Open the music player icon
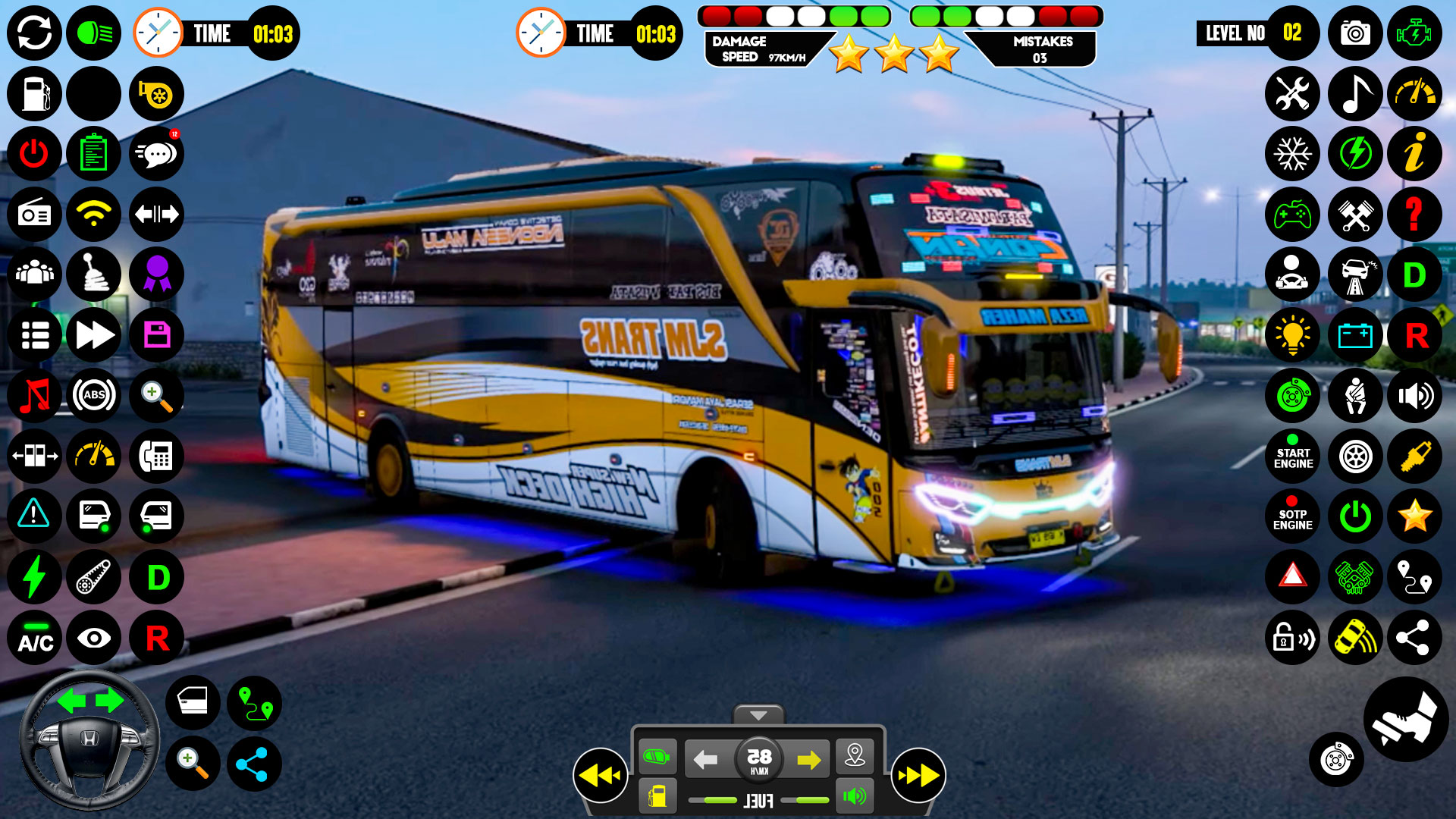1456x819 pixels. click(x=1354, y=94)
